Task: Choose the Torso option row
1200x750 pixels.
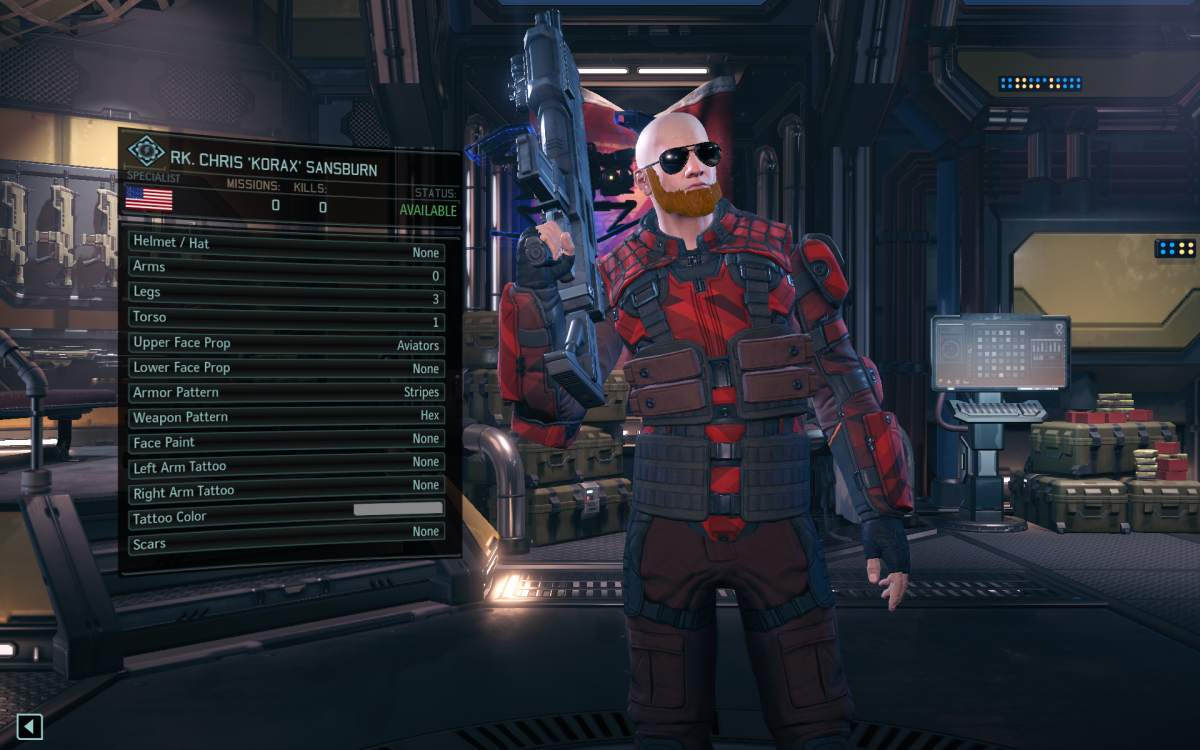Action: pyautogui.click(x=286, y=318)
